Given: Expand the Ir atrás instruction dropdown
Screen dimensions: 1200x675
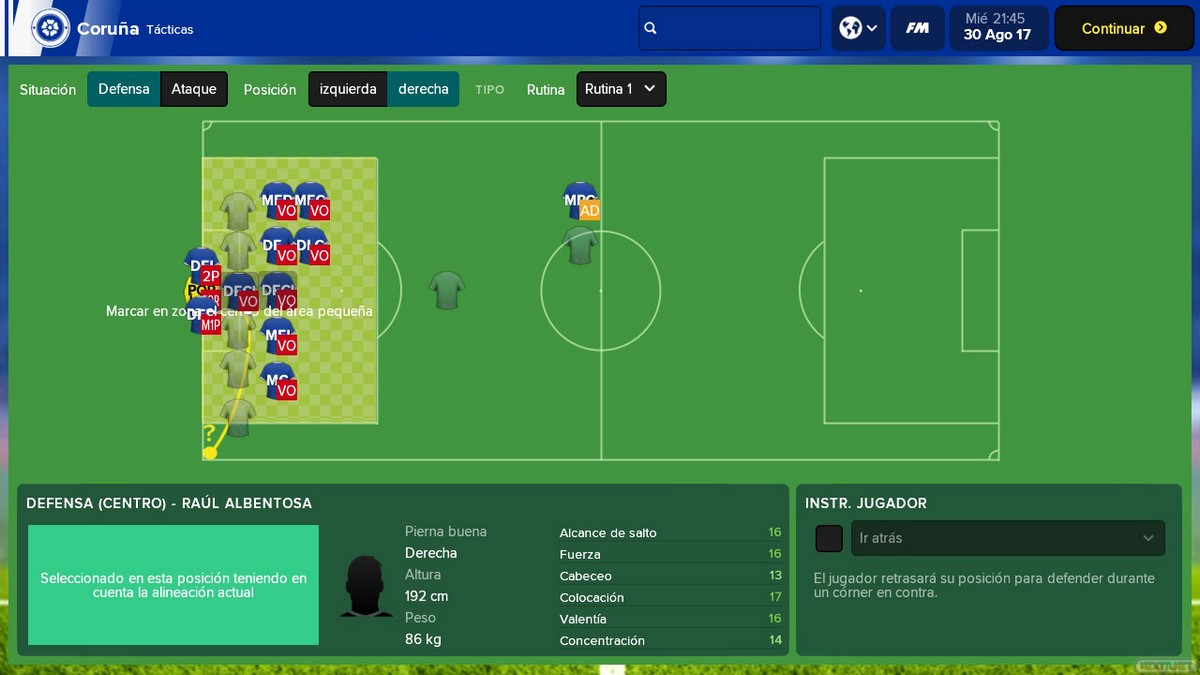Looking at the screenshot, I should tap(1007, 538).
